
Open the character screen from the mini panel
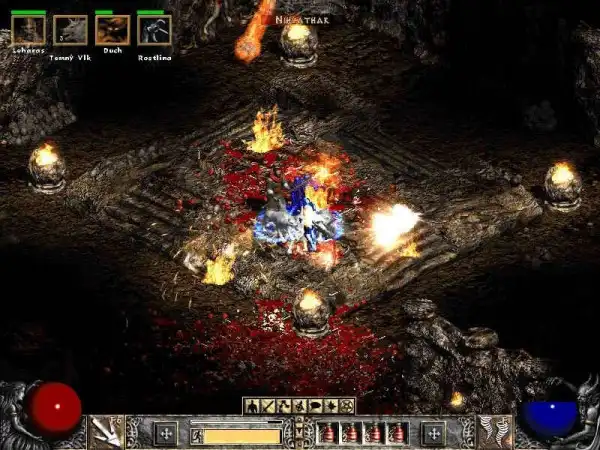coord(251,406)
